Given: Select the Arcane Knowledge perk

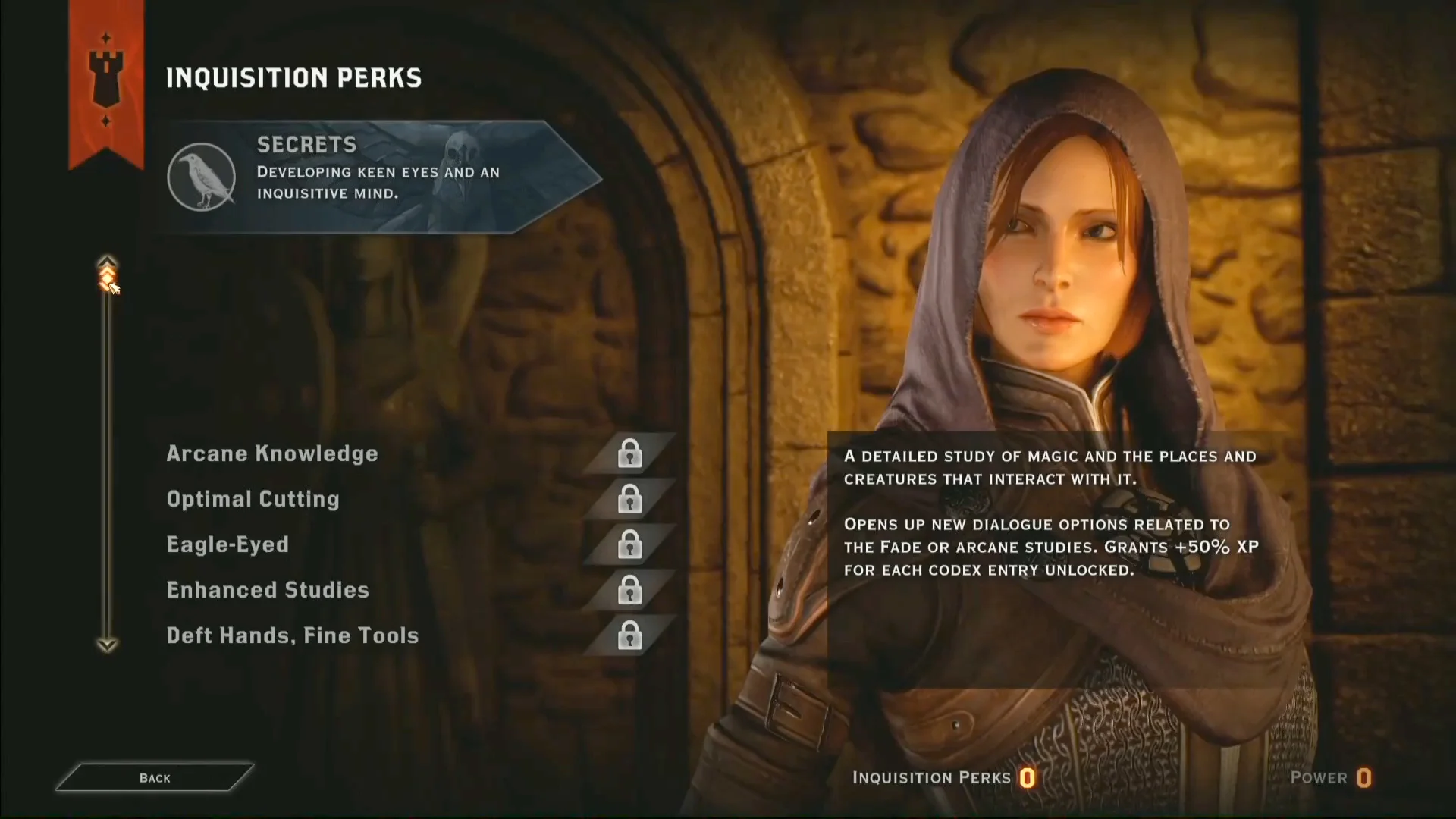Looking at the screenshot, I should click(272, 453).
